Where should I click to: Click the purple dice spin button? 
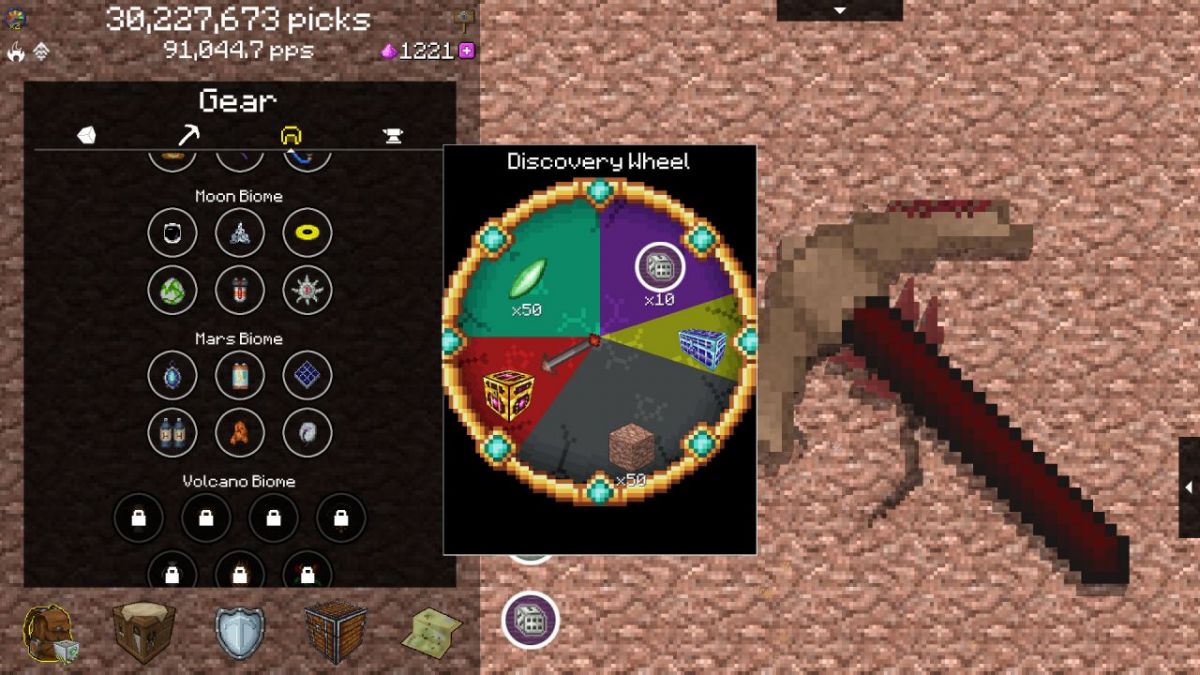[x=530, y=620]
